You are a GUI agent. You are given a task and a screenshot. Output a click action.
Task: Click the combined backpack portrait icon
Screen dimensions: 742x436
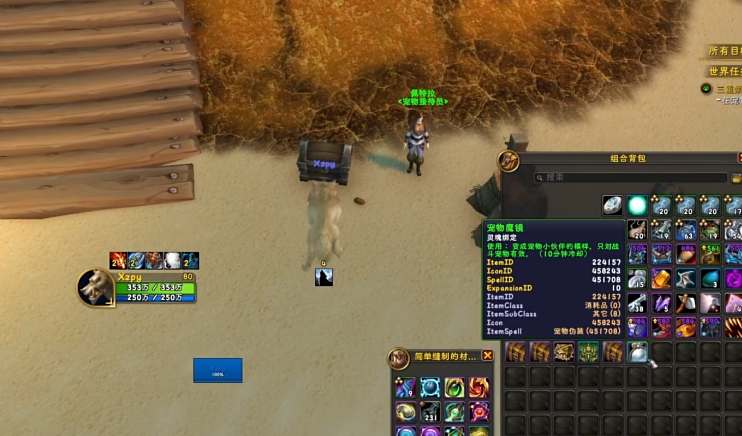click(x=510, y=161)
